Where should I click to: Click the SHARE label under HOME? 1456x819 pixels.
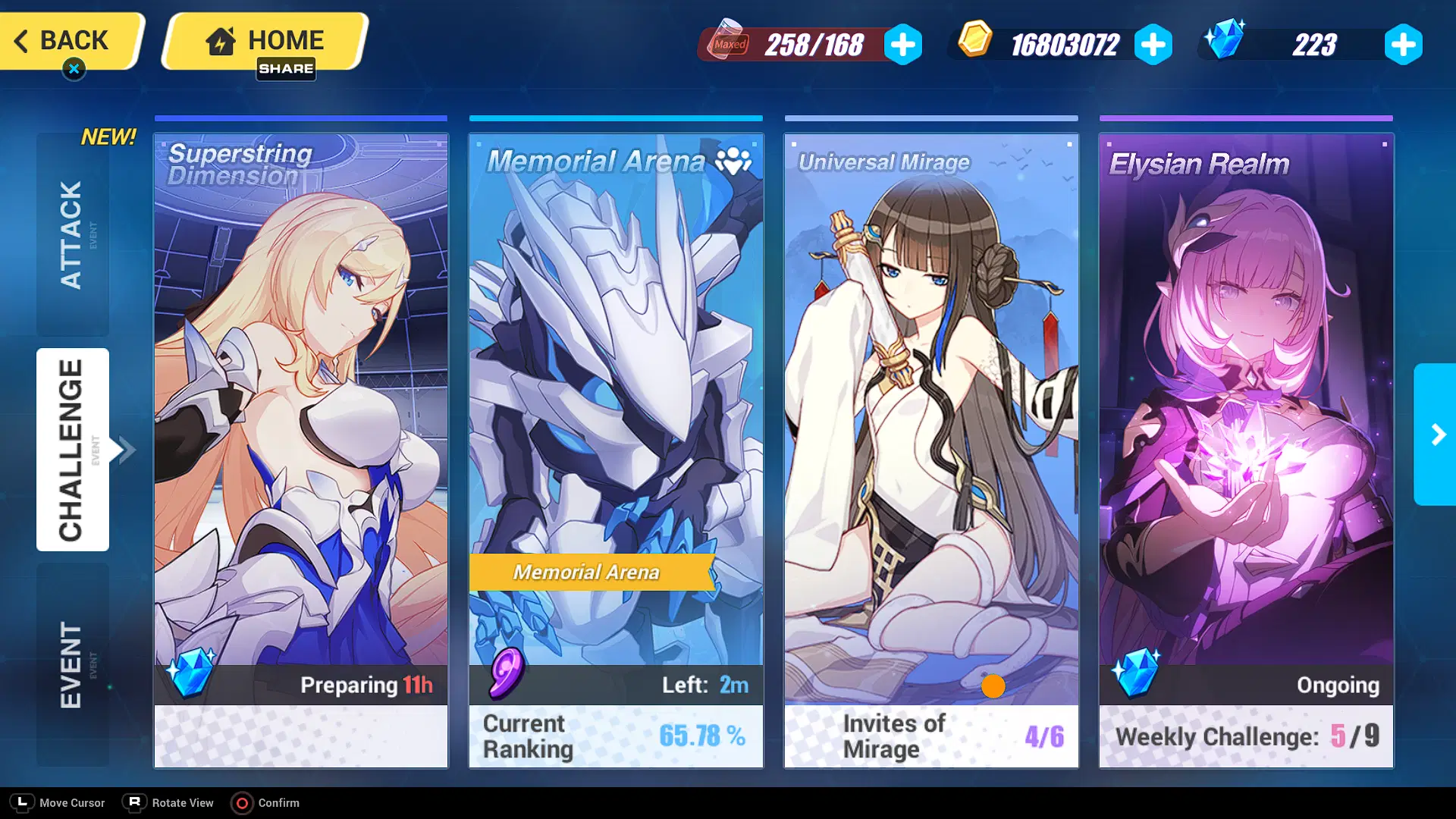pos(287,69)
